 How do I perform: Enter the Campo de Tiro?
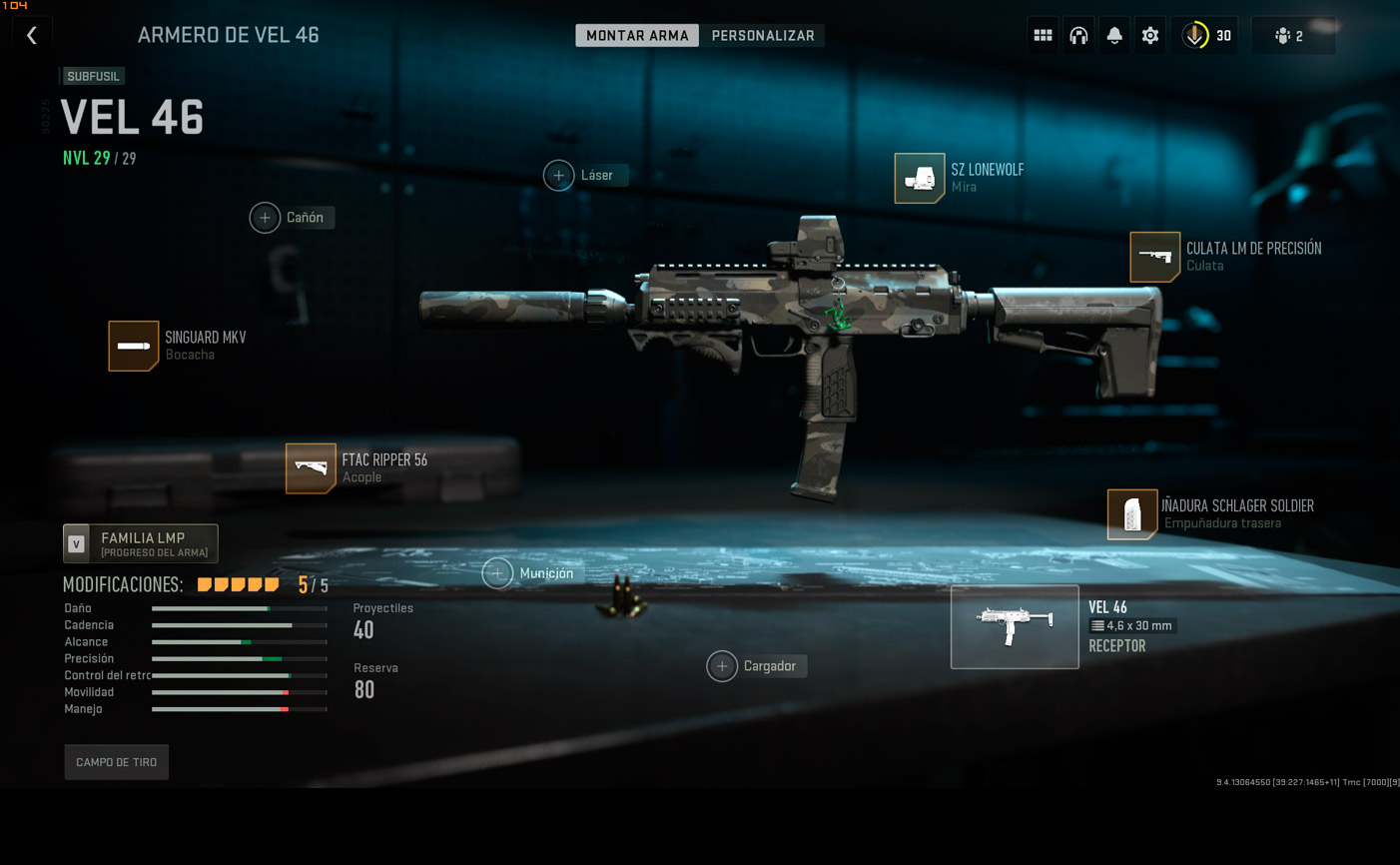tap(117, 762)
